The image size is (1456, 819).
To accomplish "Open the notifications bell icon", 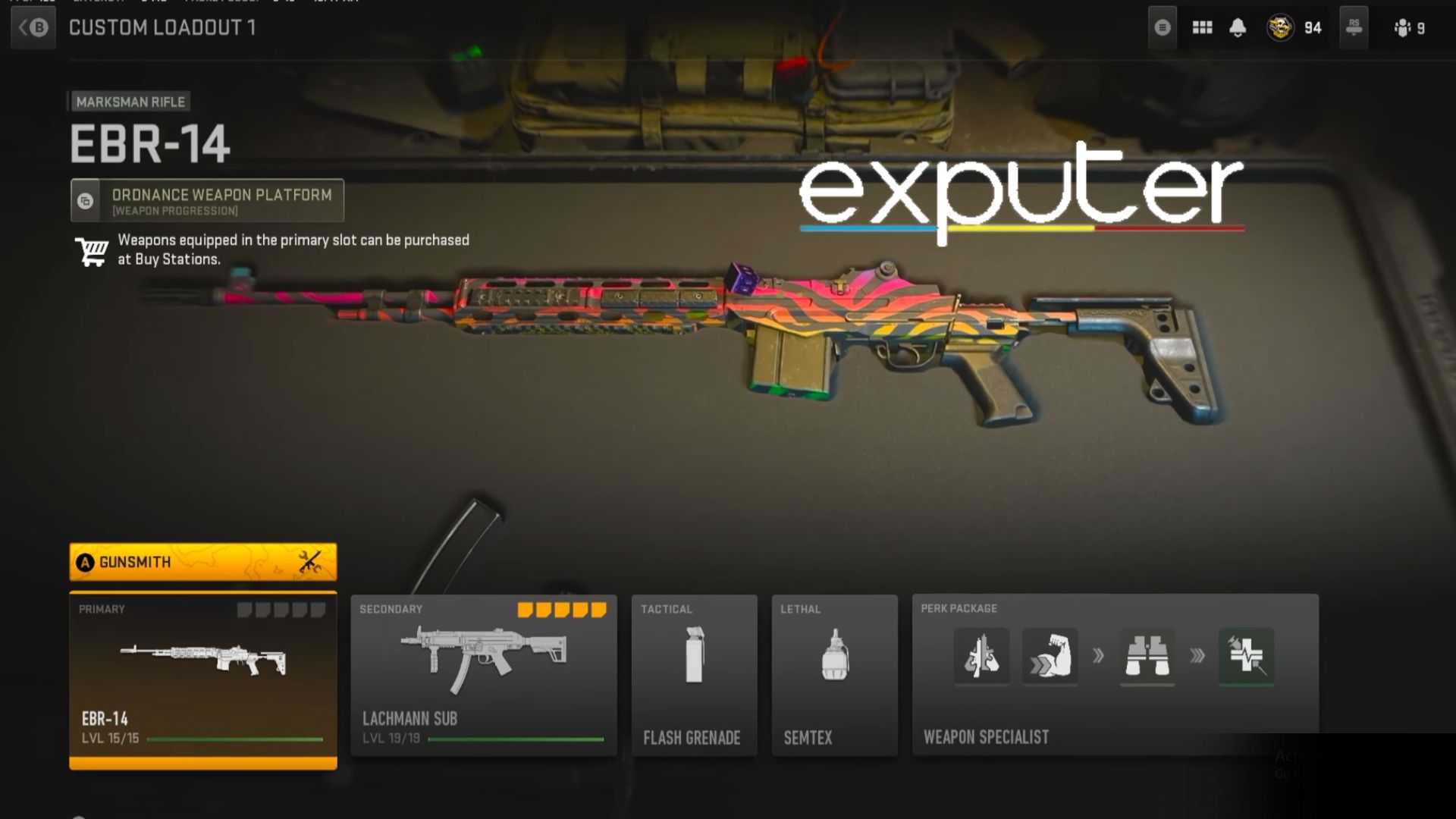I will pyautogui.click(x=1237, y=27).
